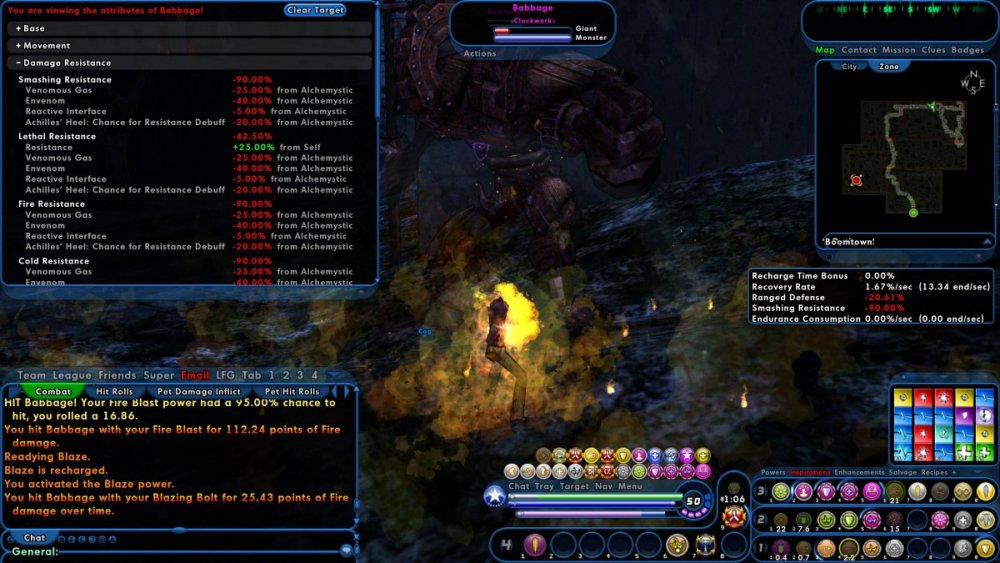The image size is (1000, 563).
Task: Click the red mission marker on the minimap
Action: [856, 180]
